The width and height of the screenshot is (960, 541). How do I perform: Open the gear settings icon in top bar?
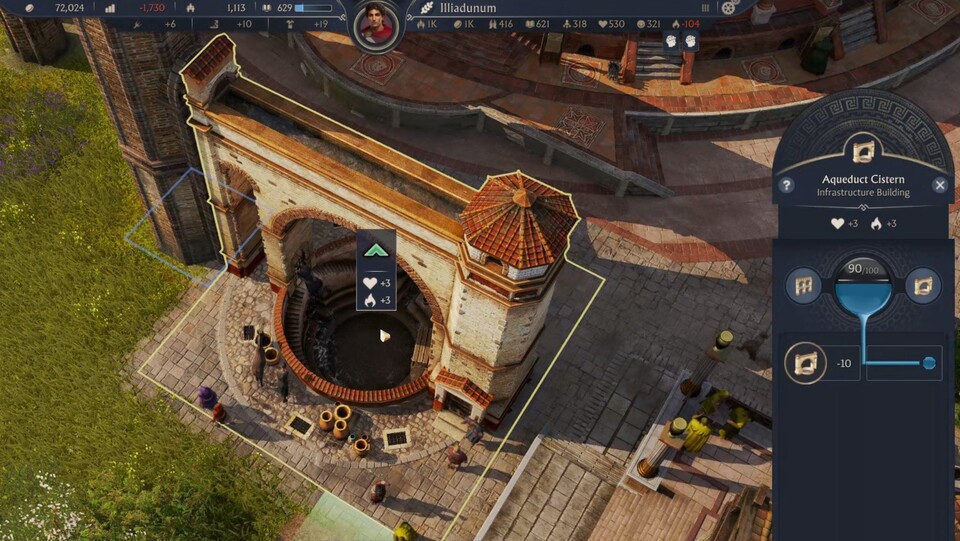pyautogui.click(x=729, y=8)
